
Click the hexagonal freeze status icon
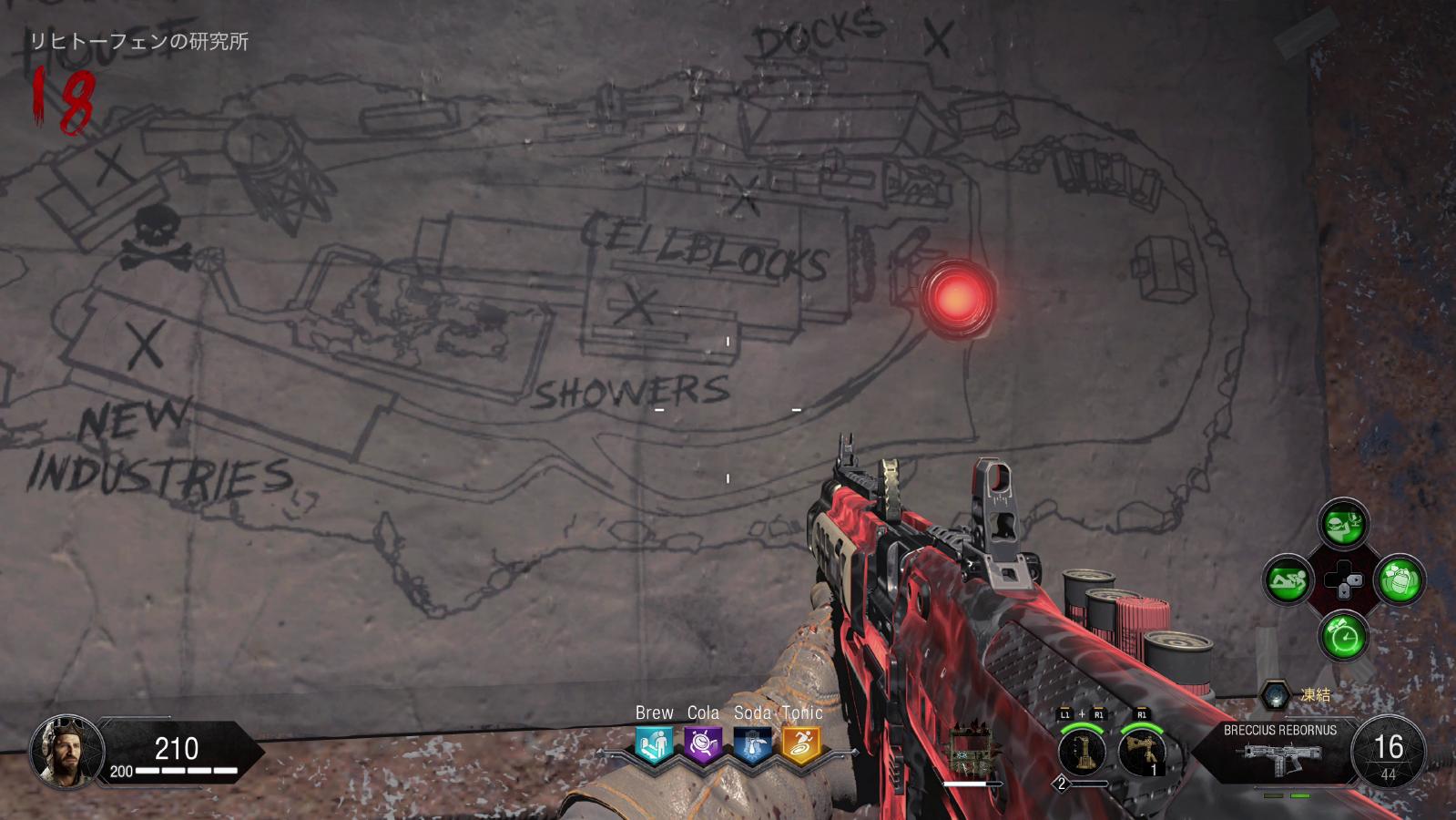(1276, 695)
